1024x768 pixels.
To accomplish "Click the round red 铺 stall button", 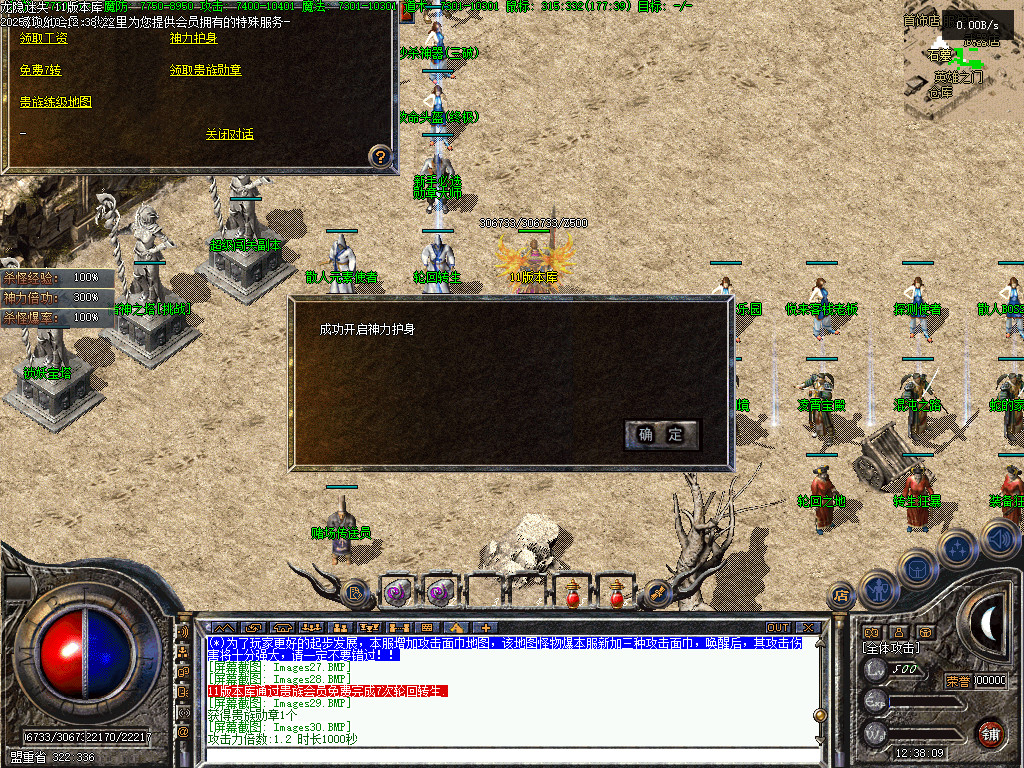I will click(x=990, y=733).
